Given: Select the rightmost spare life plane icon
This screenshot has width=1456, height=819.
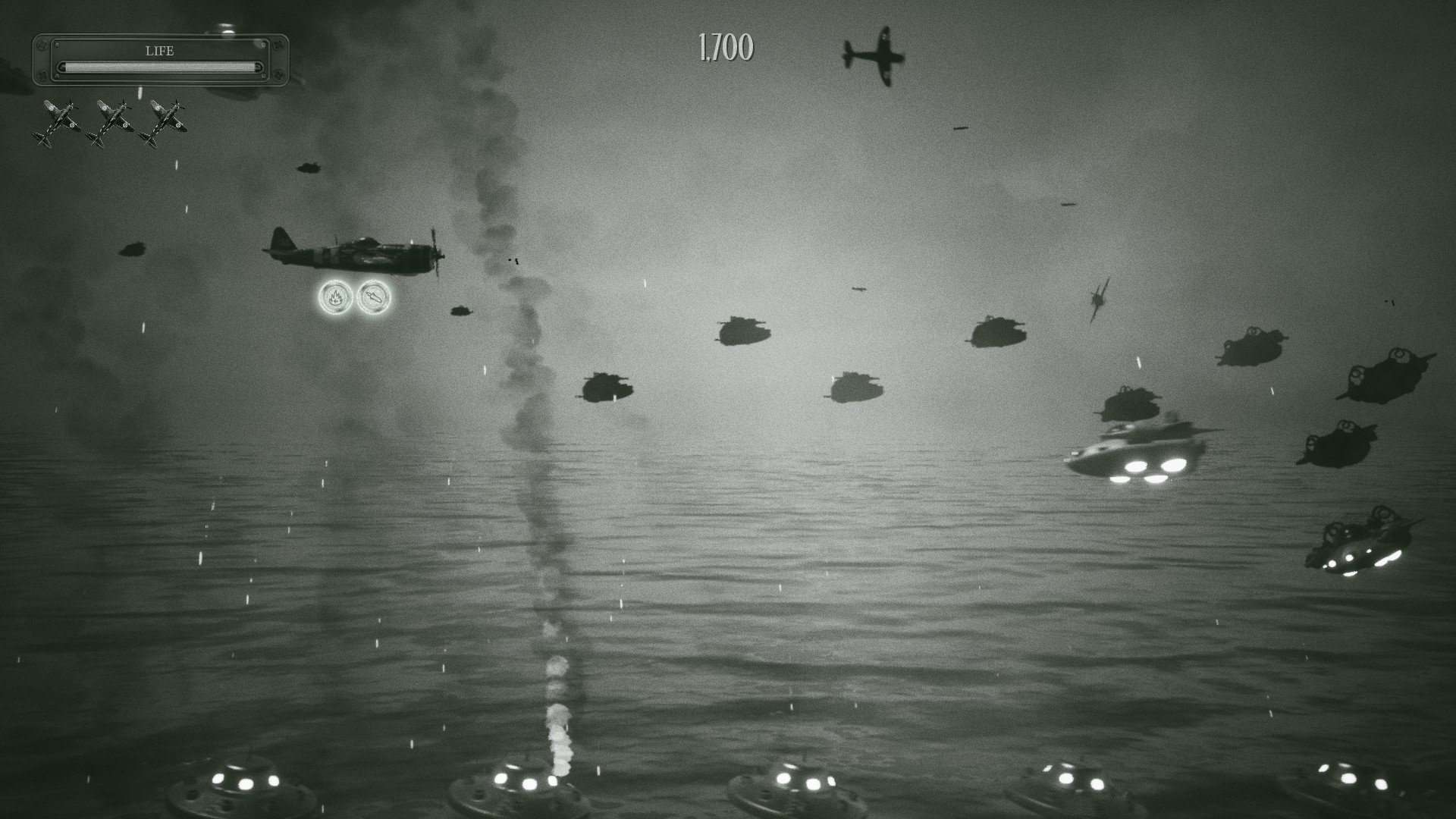Looking at the screenshot, I should pyautogui.click(x=165, y=121).
